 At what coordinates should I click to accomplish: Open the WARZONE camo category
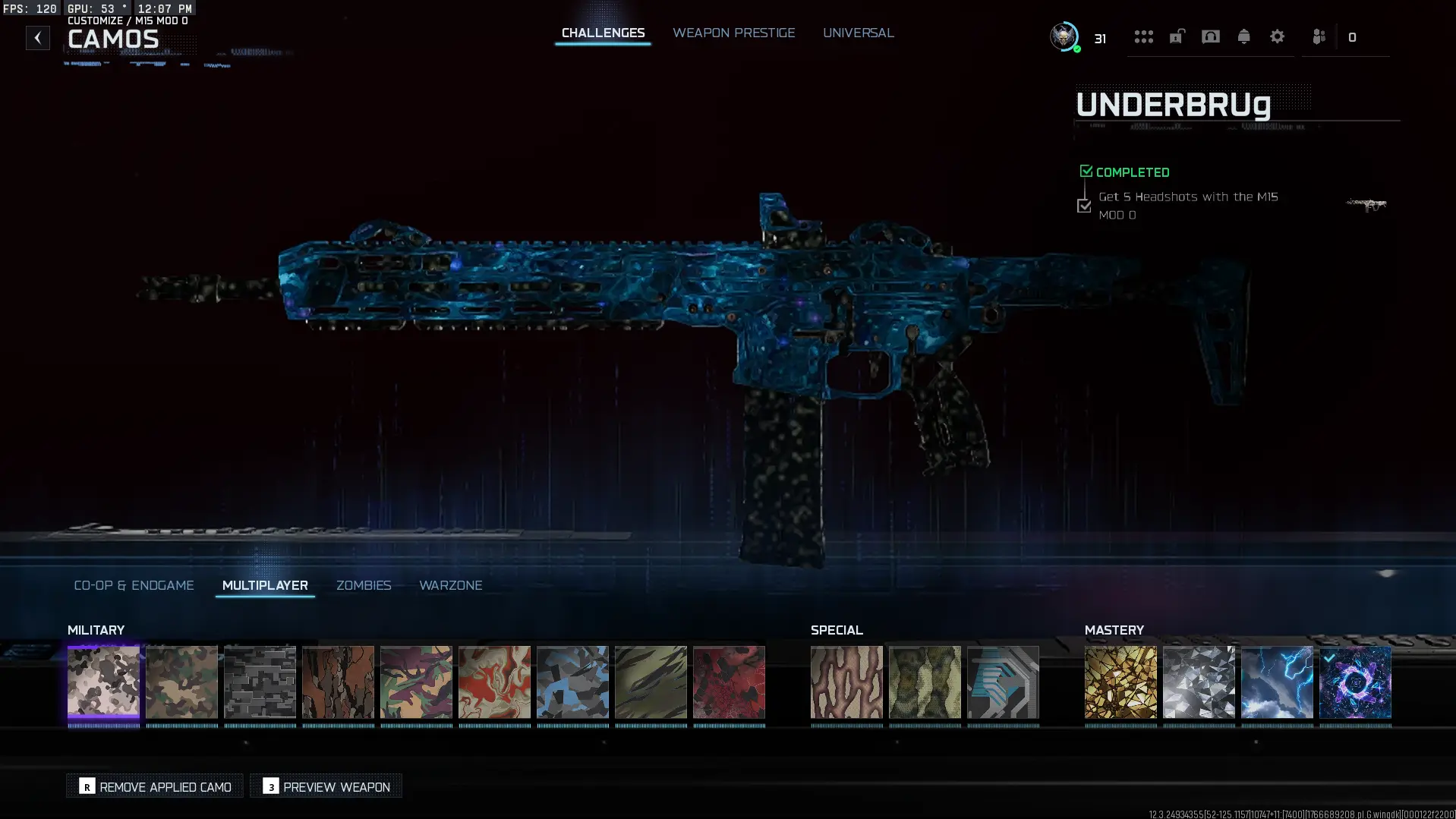point(451,585)
